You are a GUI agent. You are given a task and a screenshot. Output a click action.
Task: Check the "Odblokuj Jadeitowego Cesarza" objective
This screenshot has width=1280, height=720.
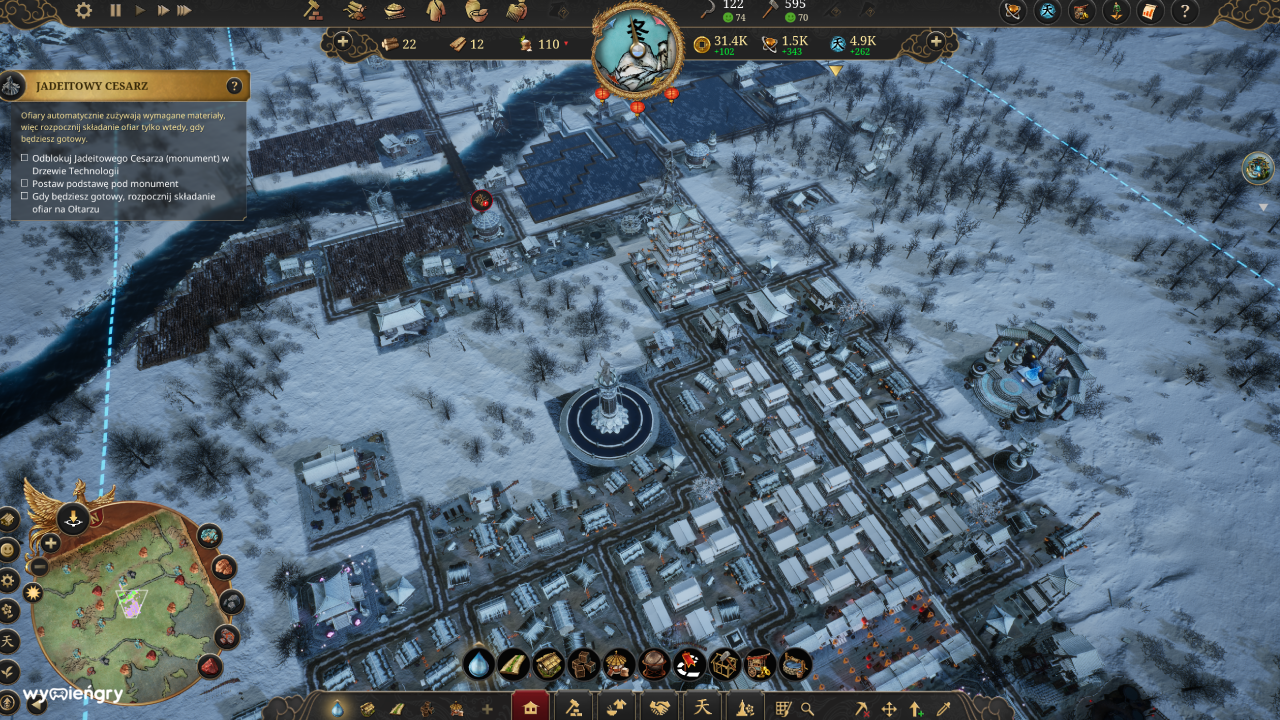25,160
